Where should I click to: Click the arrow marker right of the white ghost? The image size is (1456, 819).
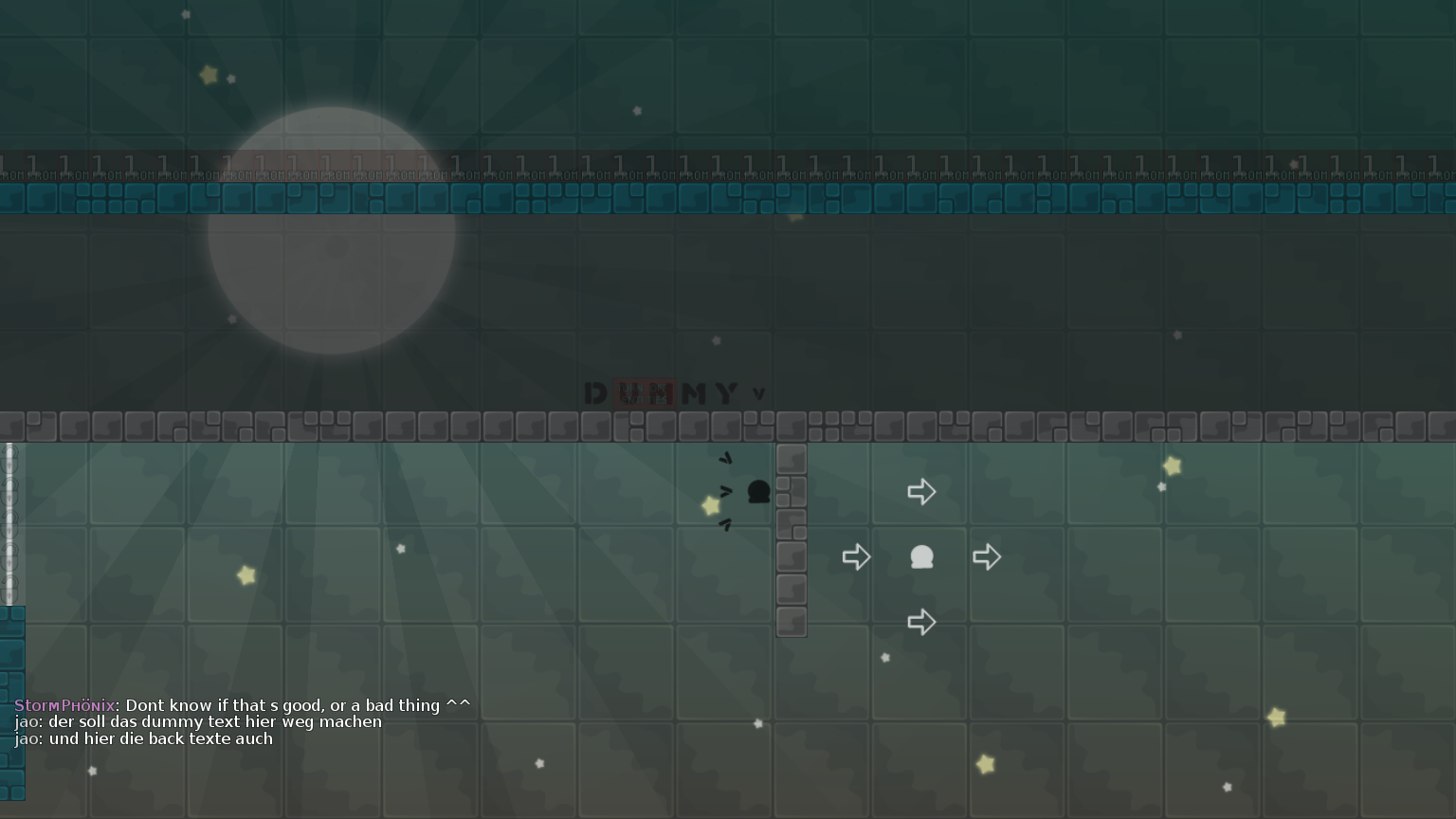tap(986, 557)
